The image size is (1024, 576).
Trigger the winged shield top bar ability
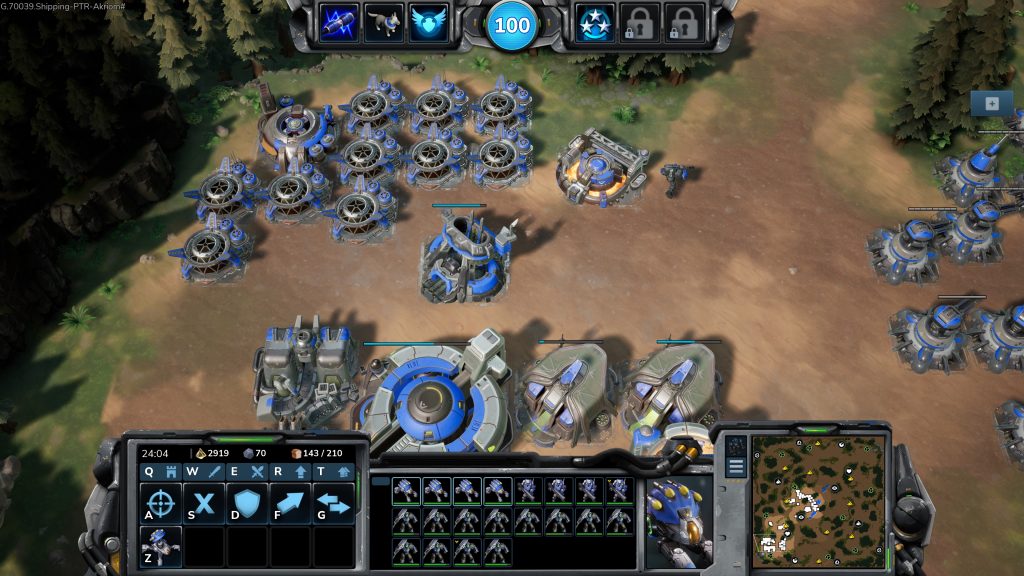429,23
